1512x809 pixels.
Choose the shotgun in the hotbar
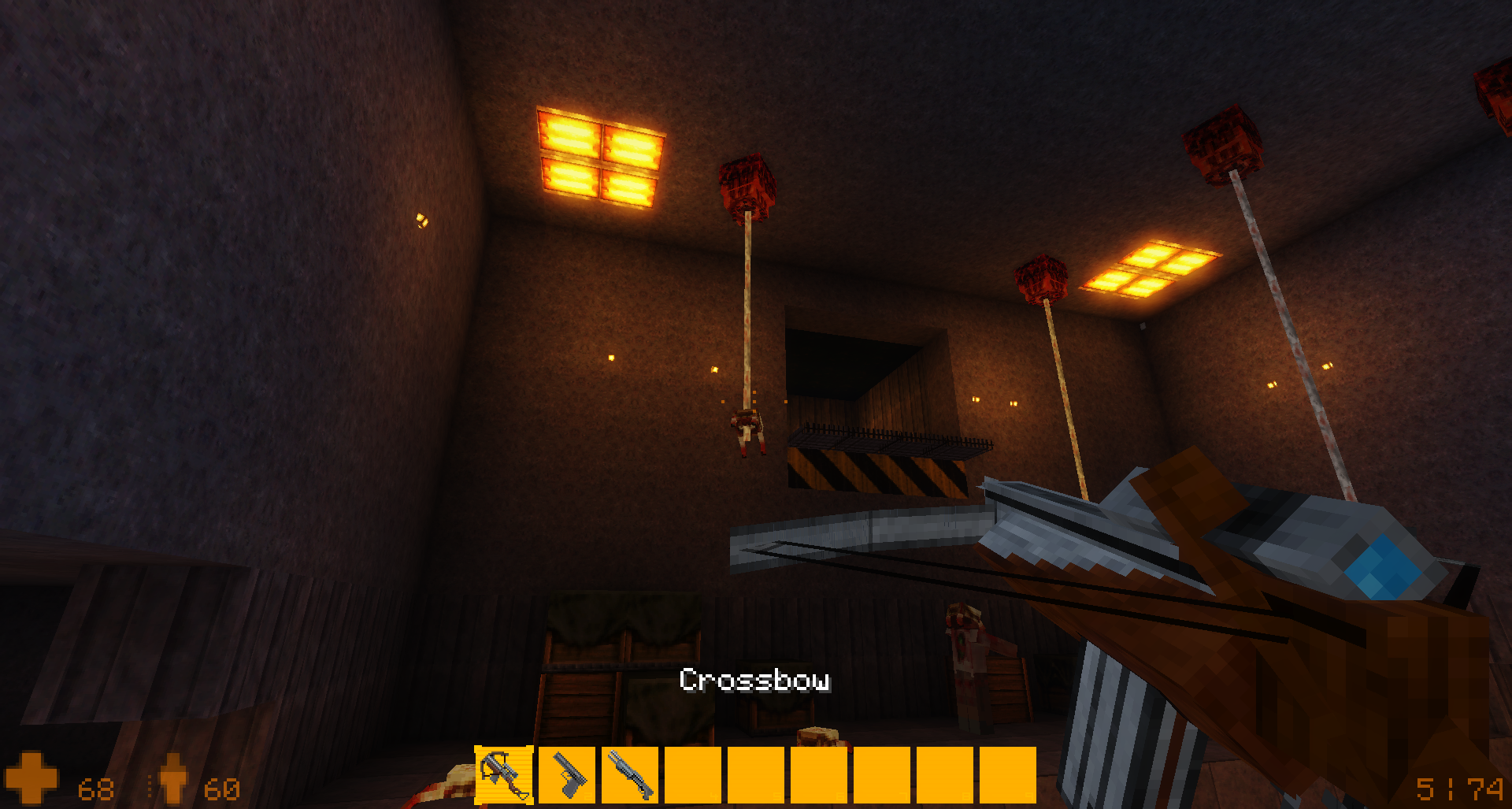point(630,775)
